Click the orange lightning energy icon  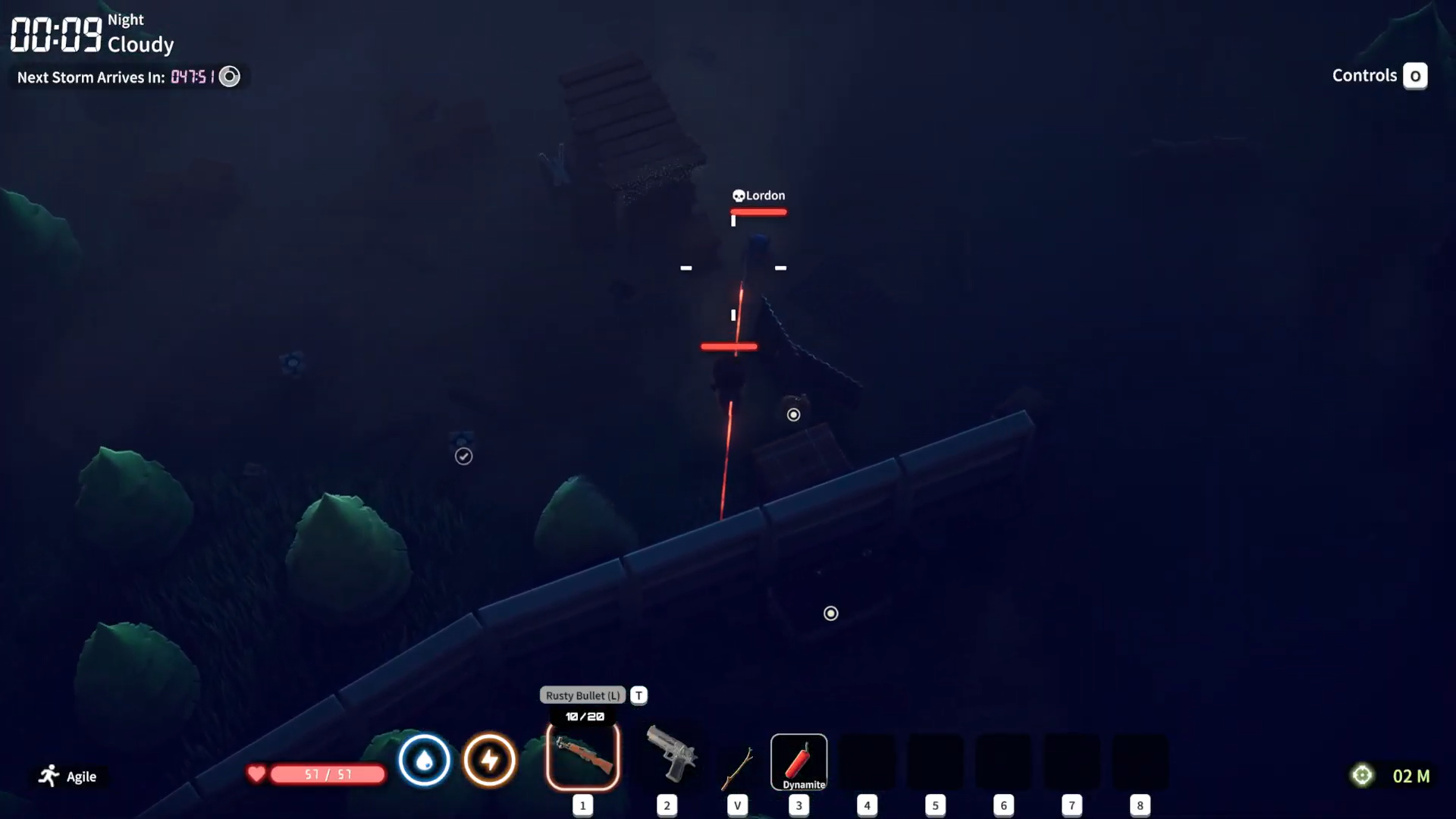[x=490, y=760]
